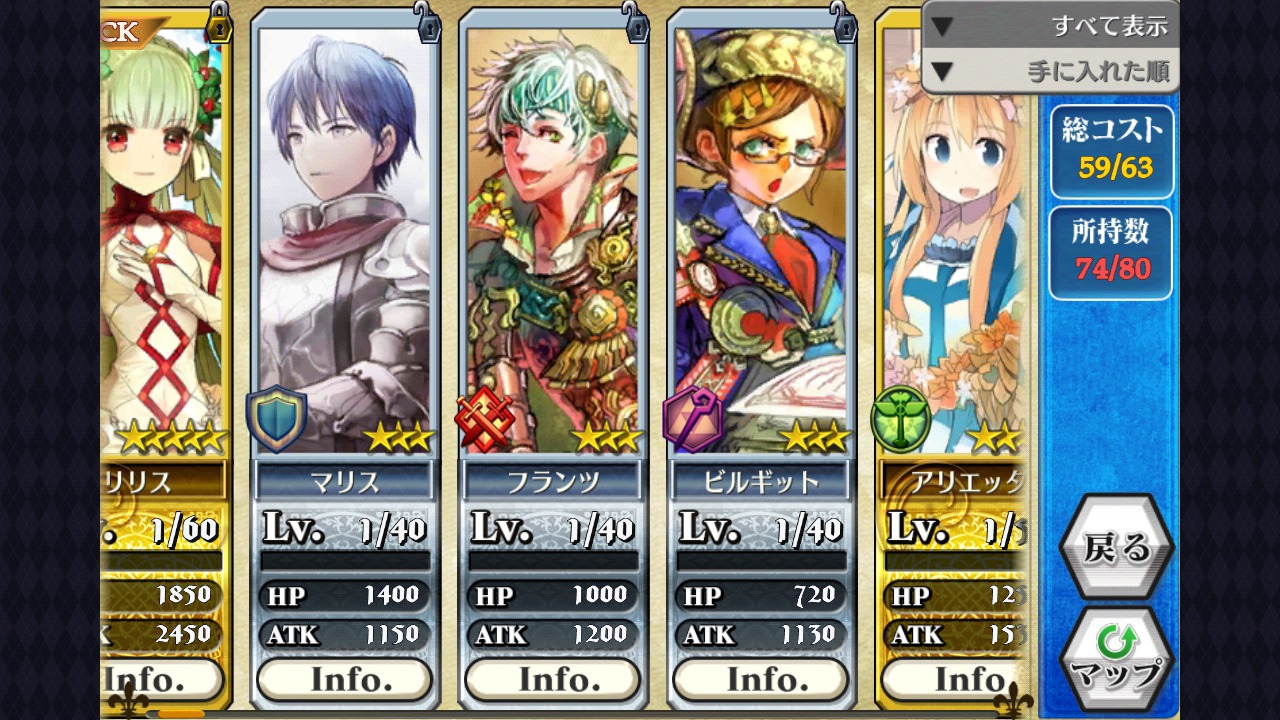Open the すべて表示 filter dropdown
This screenshot has height=720, width=1280.
(x=1050, y=26)
